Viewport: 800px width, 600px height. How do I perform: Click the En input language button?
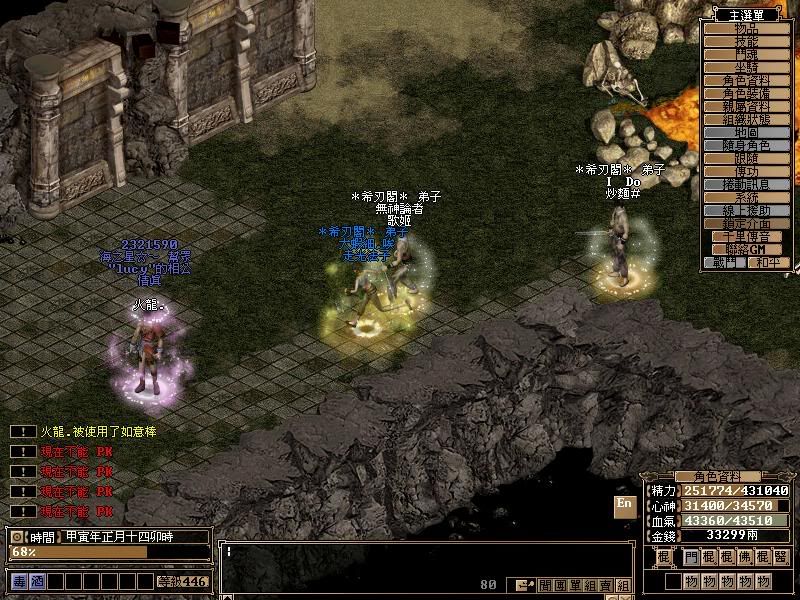click(624, 504)
